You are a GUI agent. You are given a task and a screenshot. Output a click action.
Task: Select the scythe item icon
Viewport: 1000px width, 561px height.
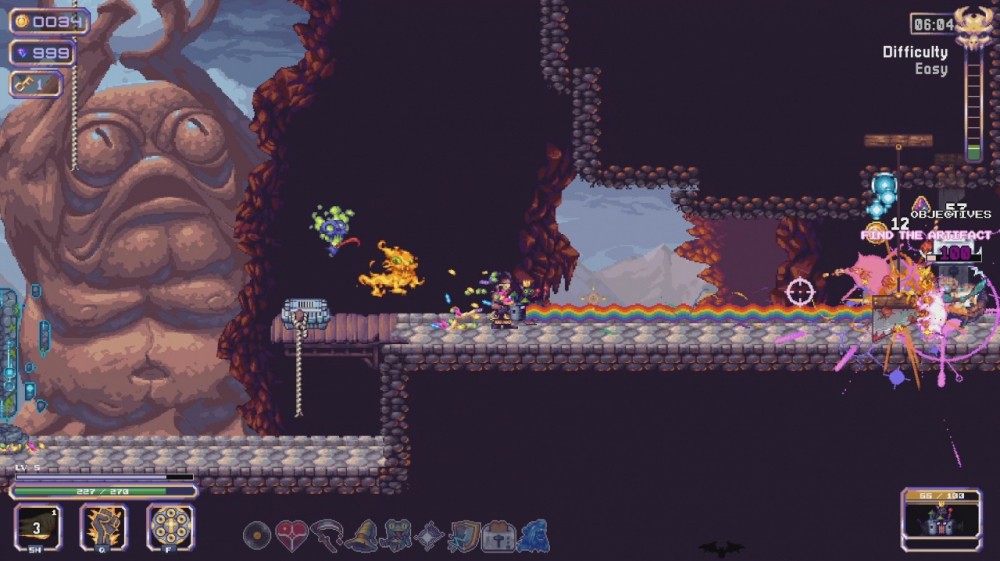(326, 536)
